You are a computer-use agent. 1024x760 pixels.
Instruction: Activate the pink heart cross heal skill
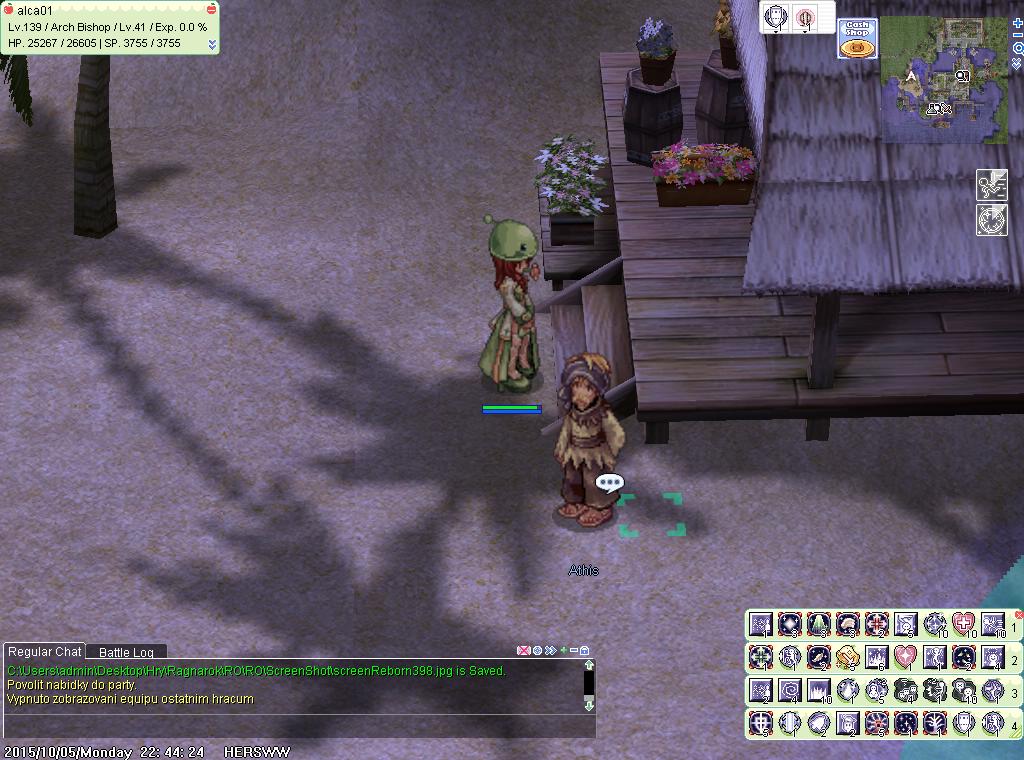[x=963, y=625]
